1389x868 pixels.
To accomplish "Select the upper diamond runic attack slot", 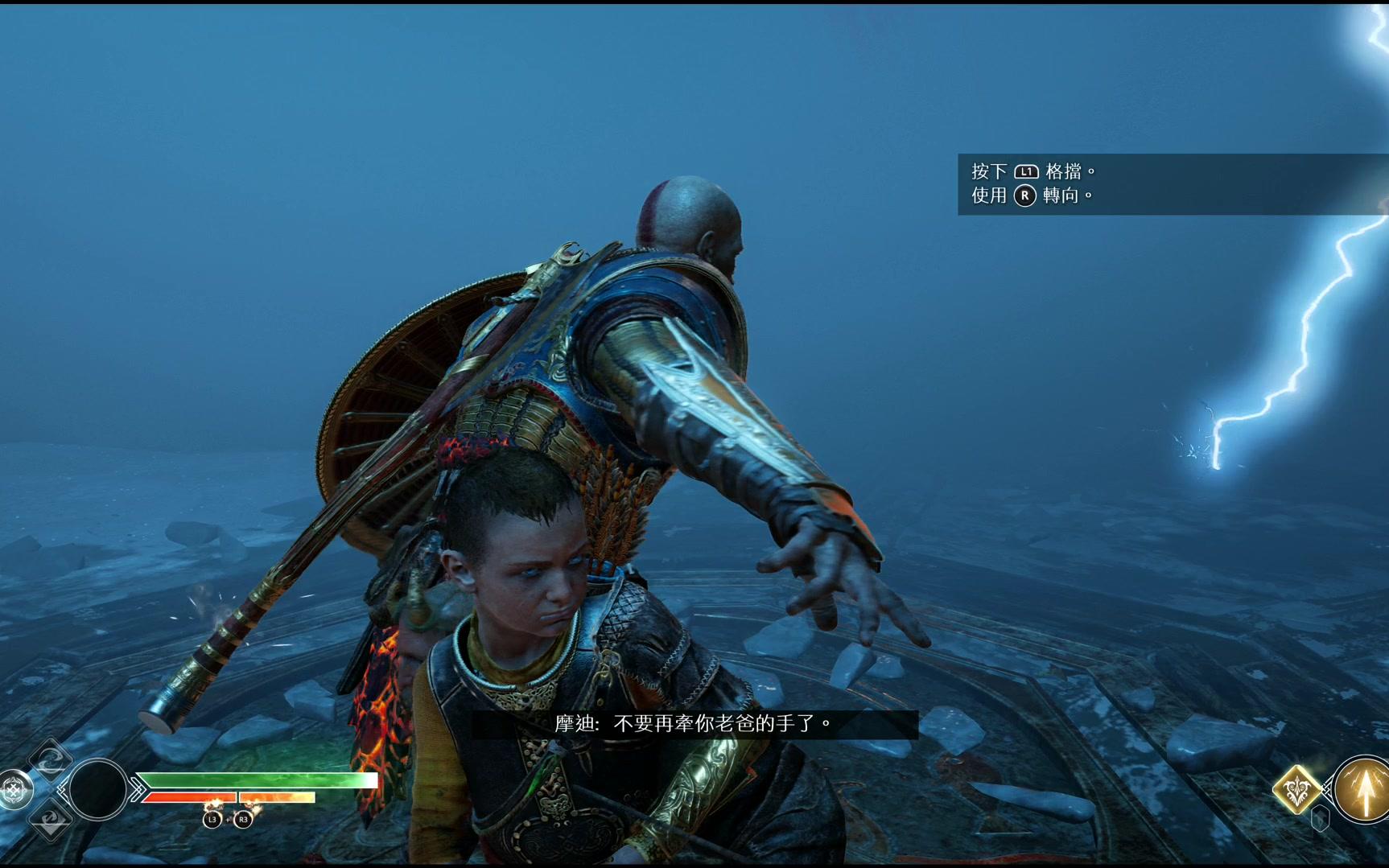I will (50, 759).
